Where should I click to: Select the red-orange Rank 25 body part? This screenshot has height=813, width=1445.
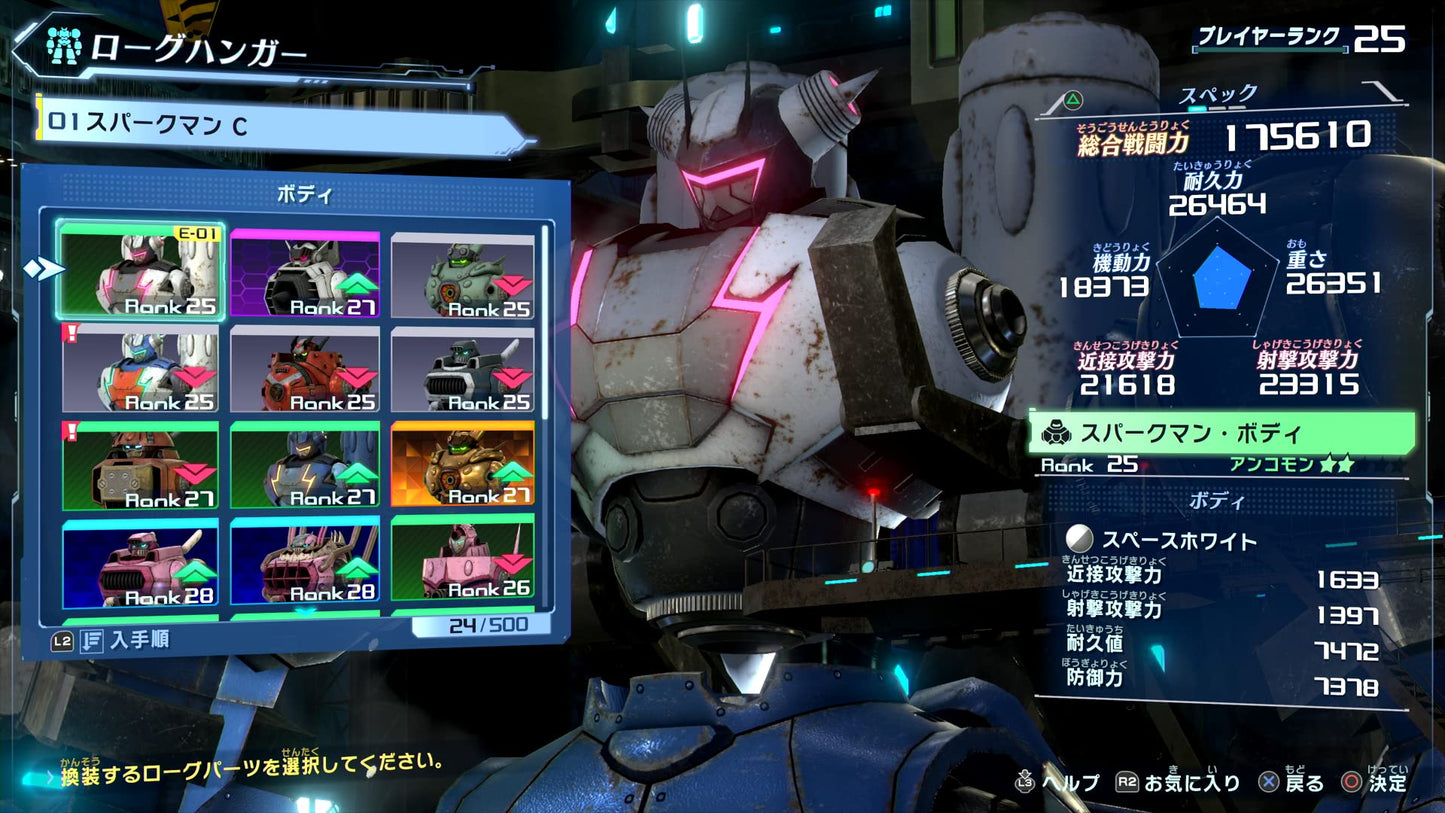click(305, 369)
